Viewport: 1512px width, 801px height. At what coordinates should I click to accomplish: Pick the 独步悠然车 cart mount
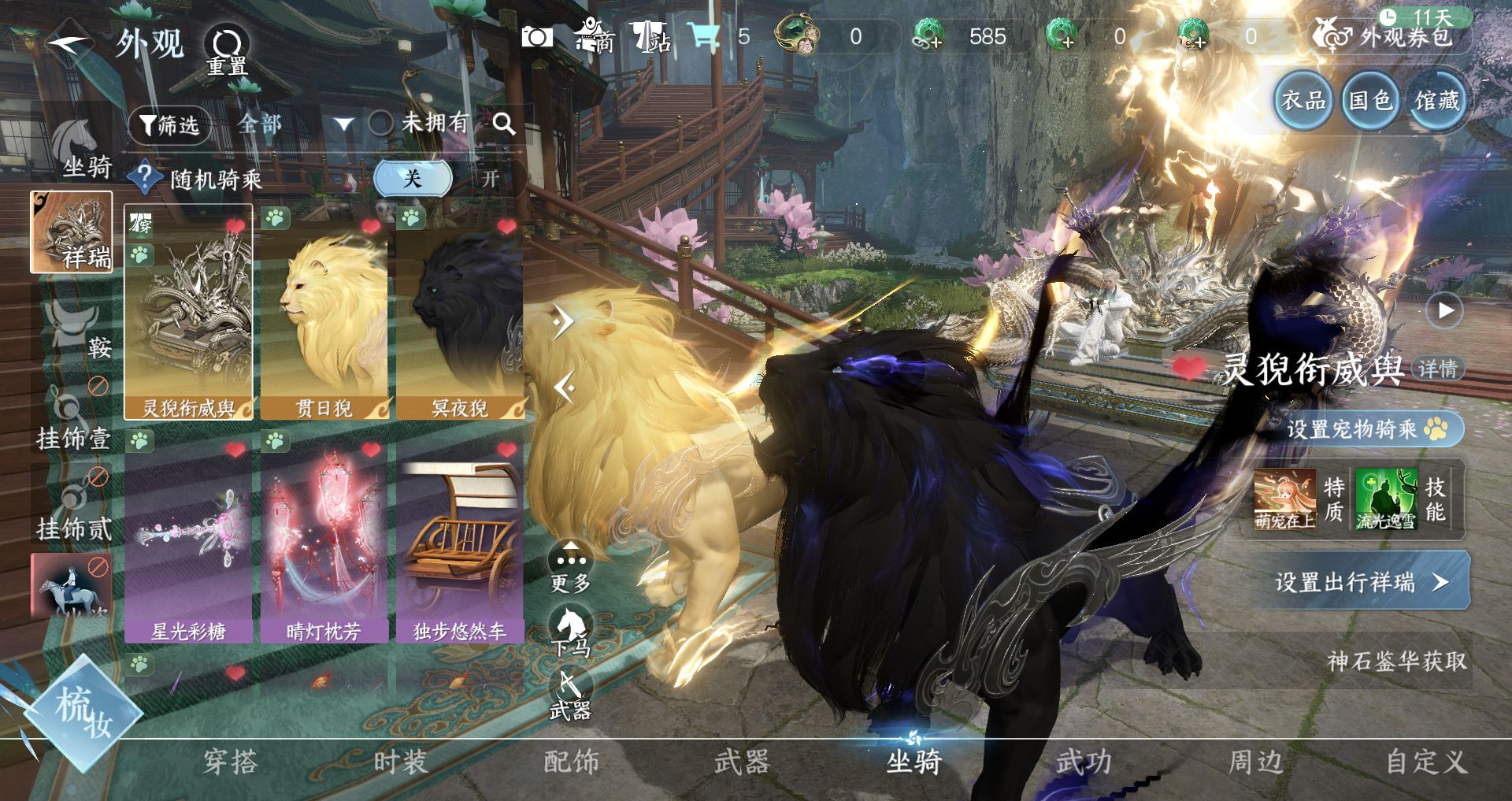click(460, 540)
